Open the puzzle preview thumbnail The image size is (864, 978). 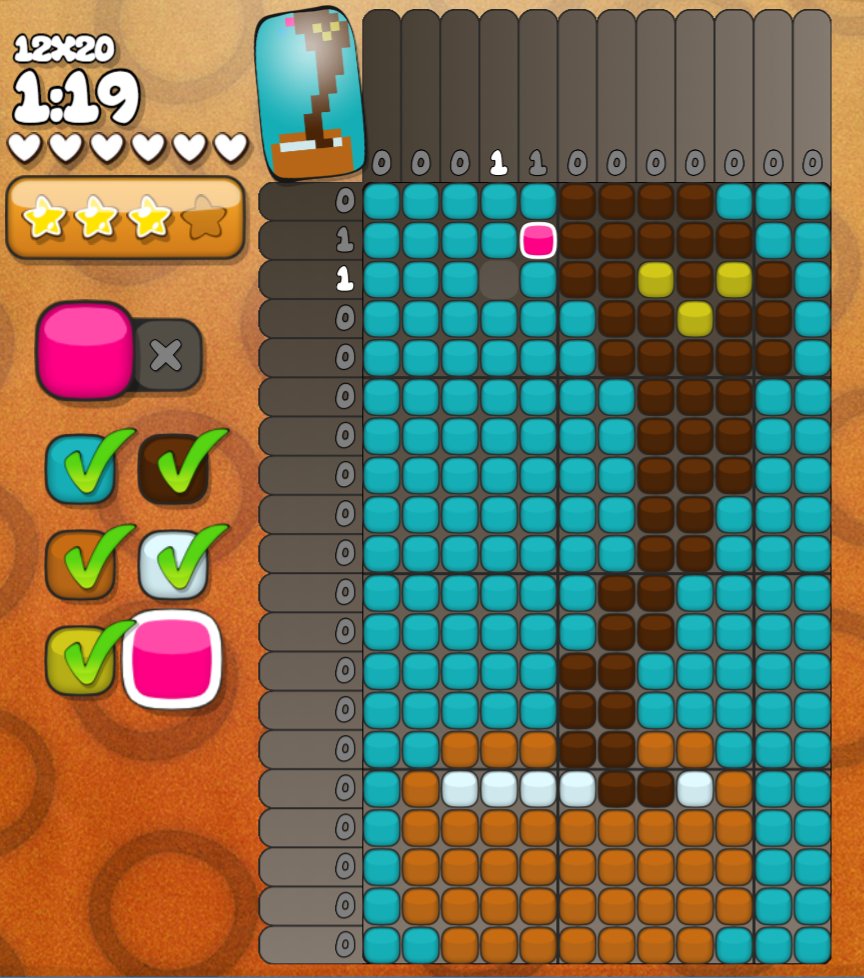tap(308, 95)
